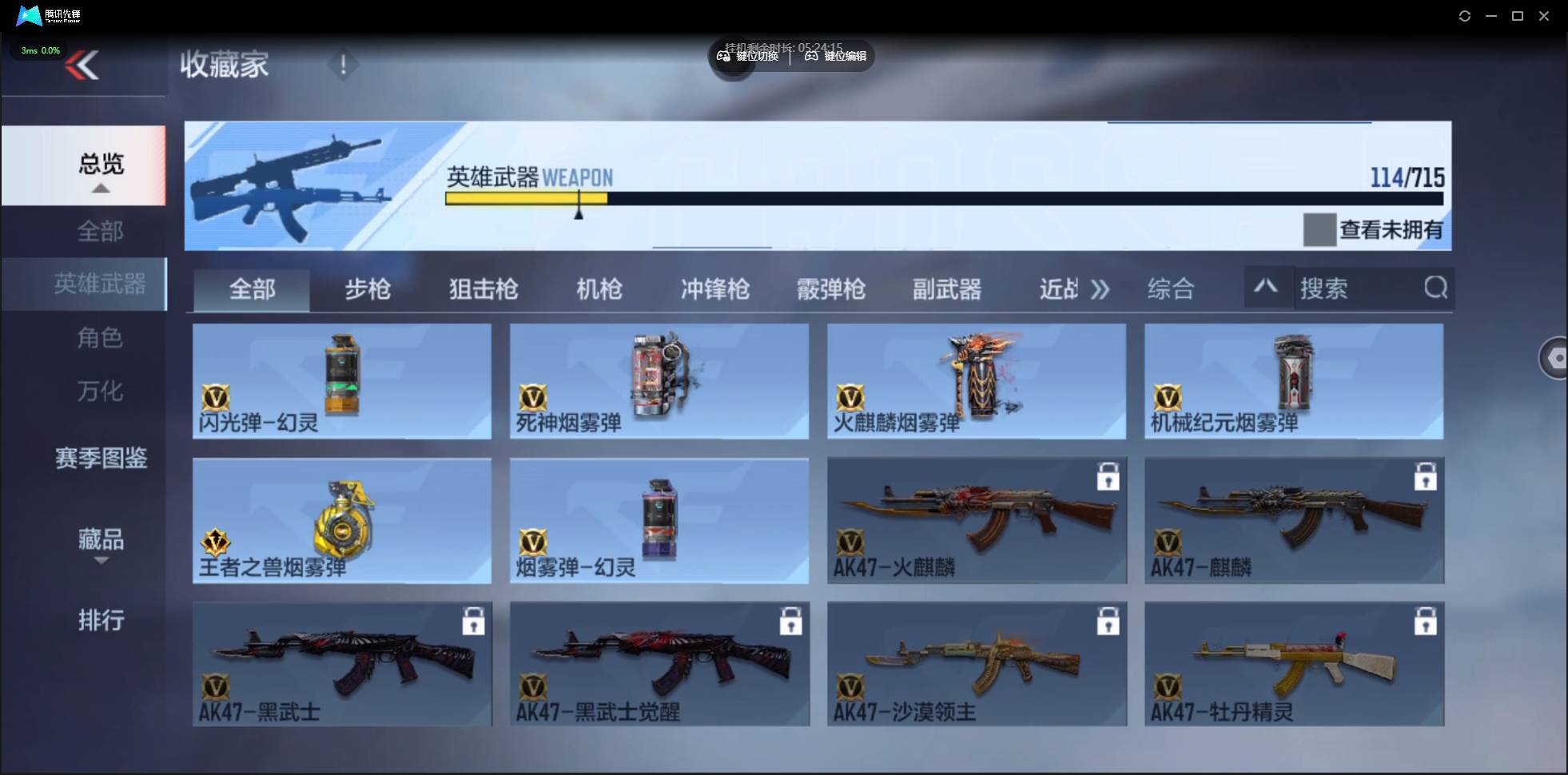The image size is (1568, 775).
Task: Click the weapon collection progress bar
Action: (x=943, y=198)
